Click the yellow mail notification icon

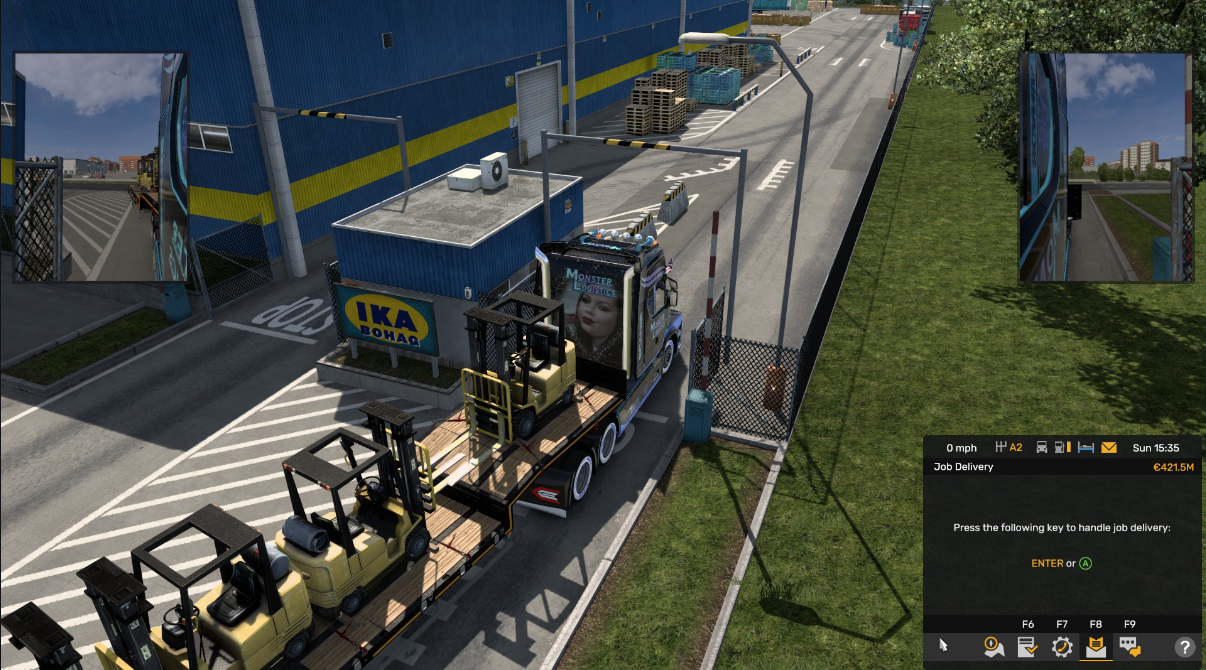click(x=1109, y=448)
